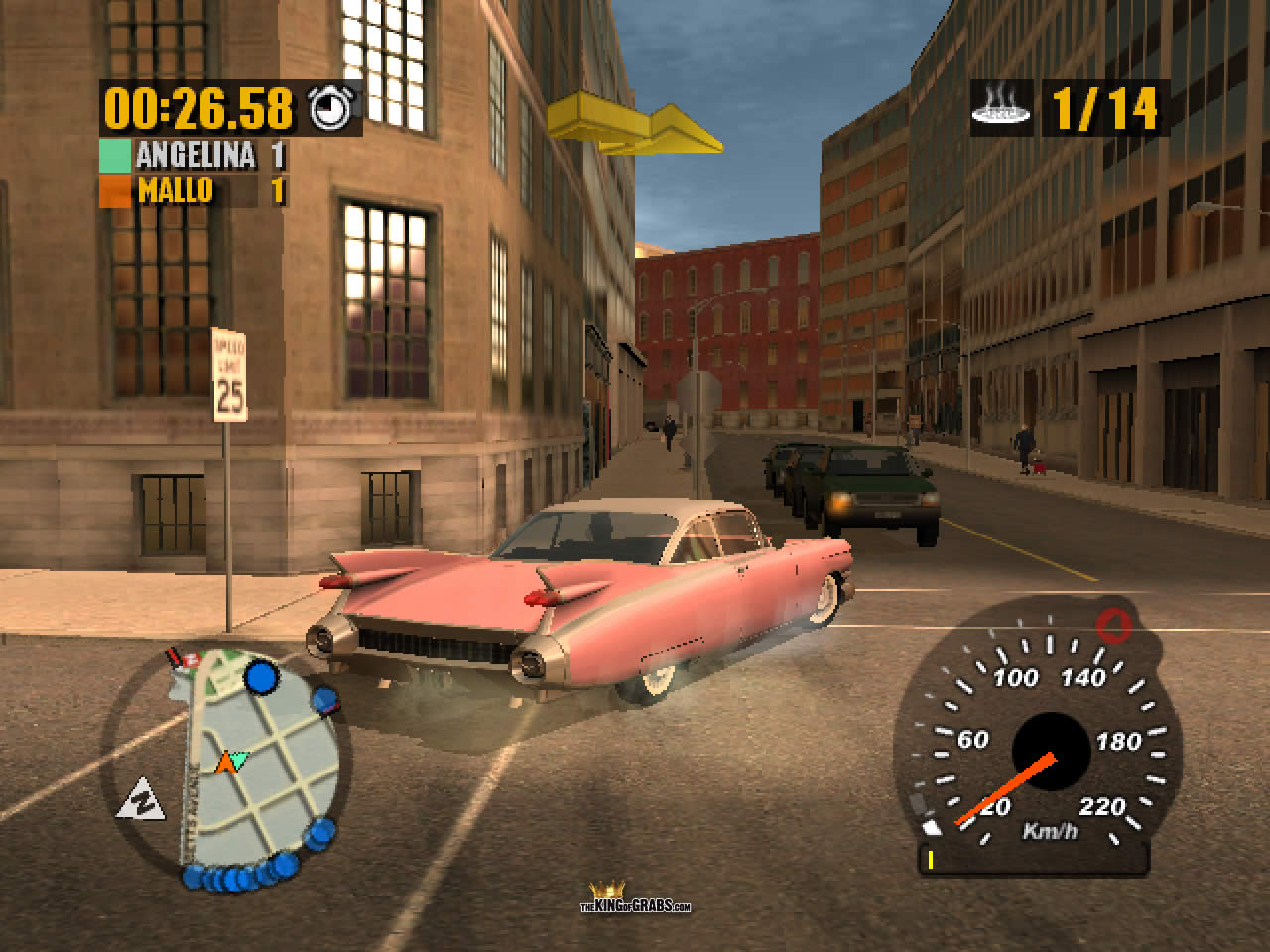
Task: Select the MALLO player row
Action: 193,190
